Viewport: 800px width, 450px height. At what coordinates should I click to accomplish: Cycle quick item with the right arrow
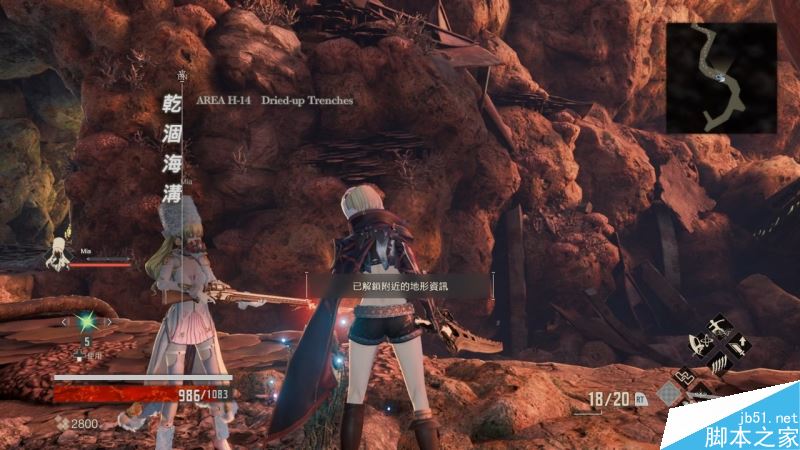coord(109,322)
